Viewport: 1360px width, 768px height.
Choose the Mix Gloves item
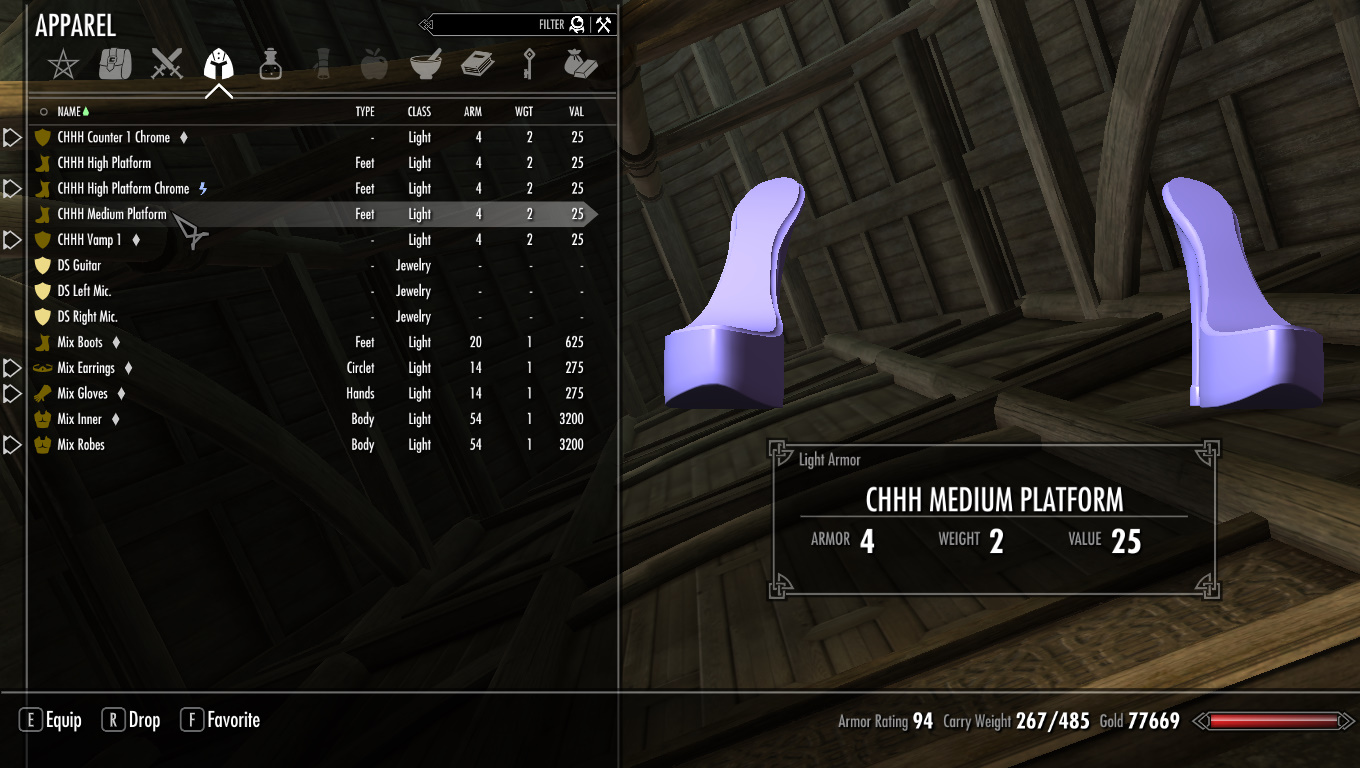coord(82,393)
